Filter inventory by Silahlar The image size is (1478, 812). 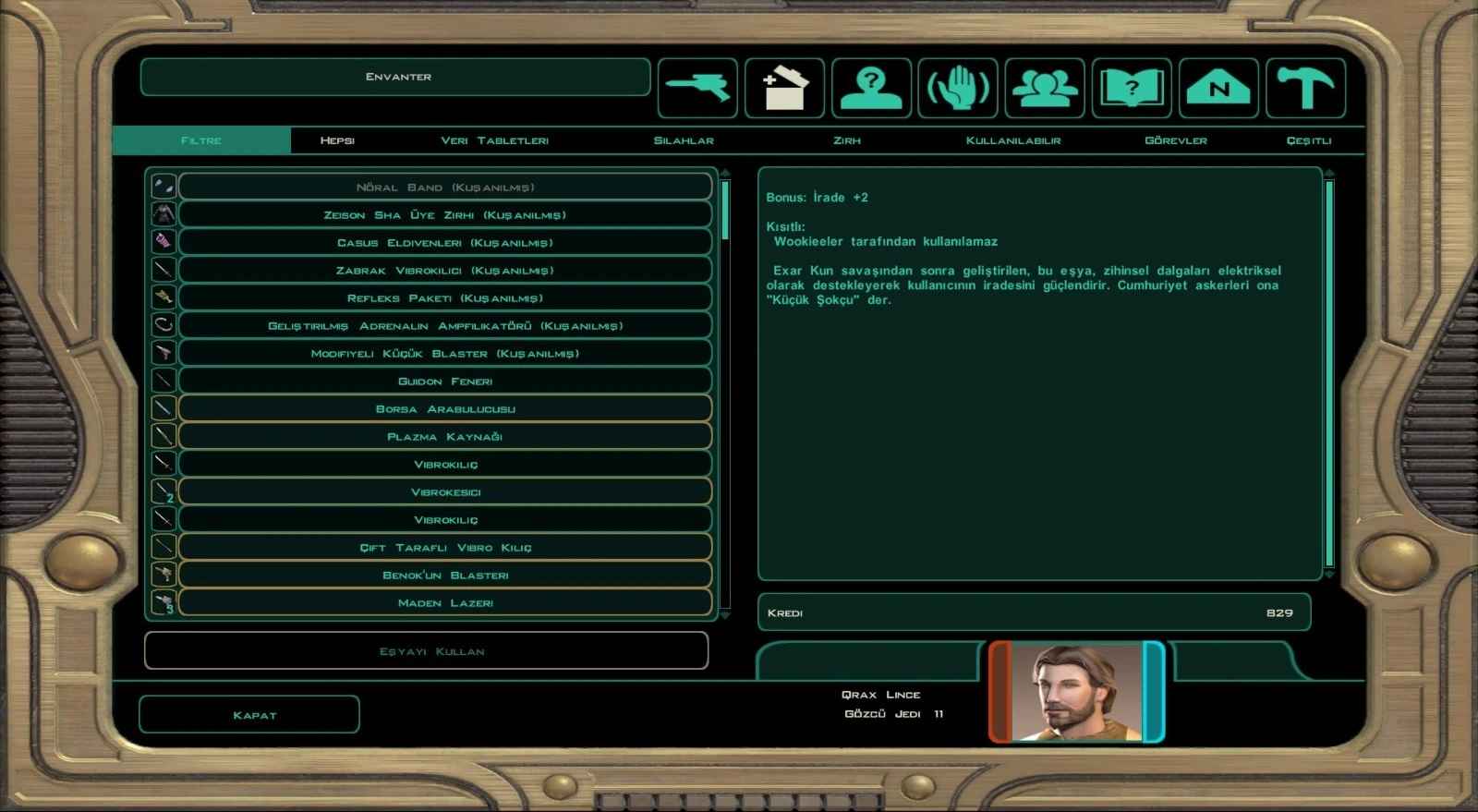point(684,140)
